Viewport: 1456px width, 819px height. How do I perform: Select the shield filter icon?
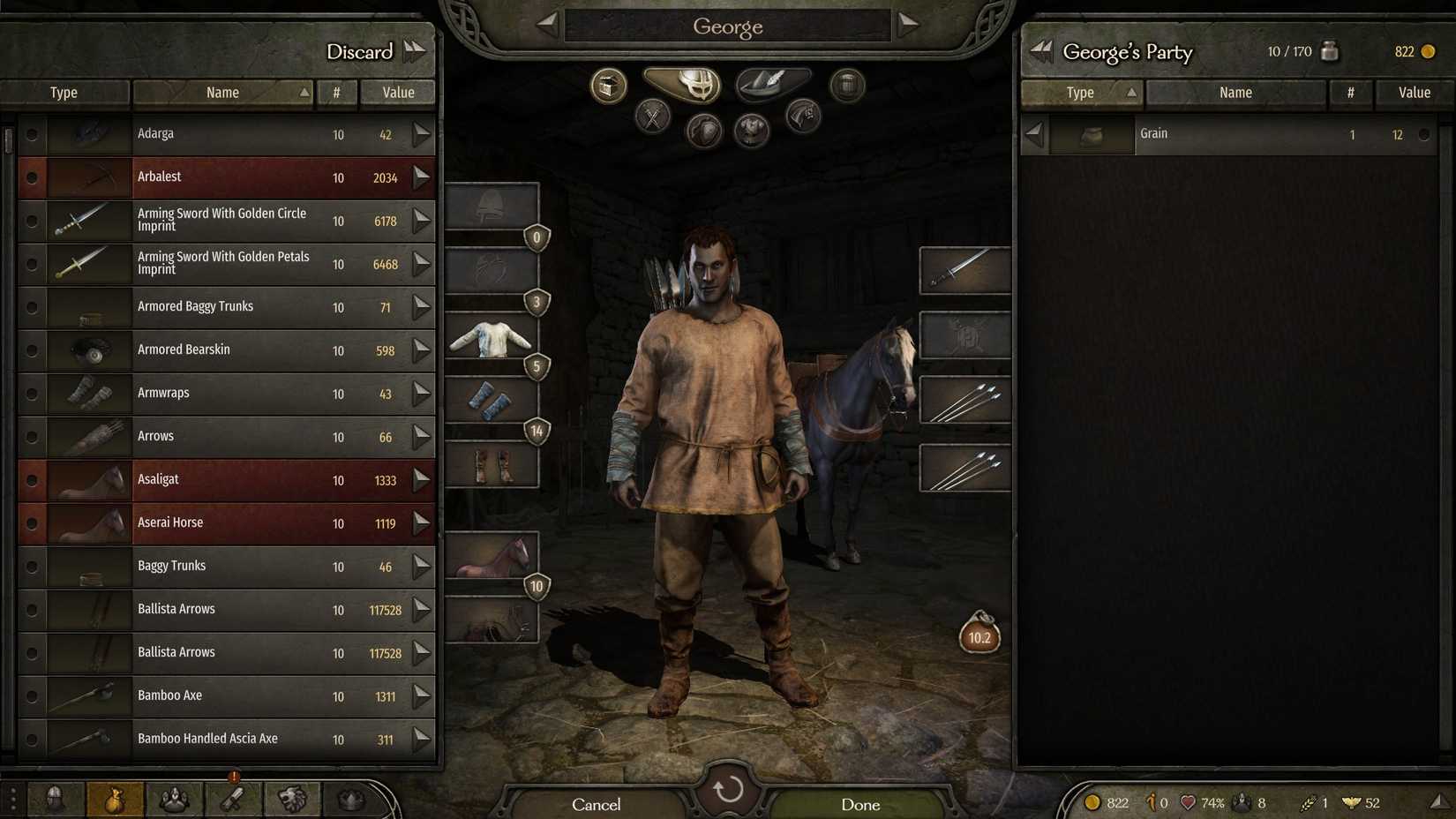tap(703, 131)
